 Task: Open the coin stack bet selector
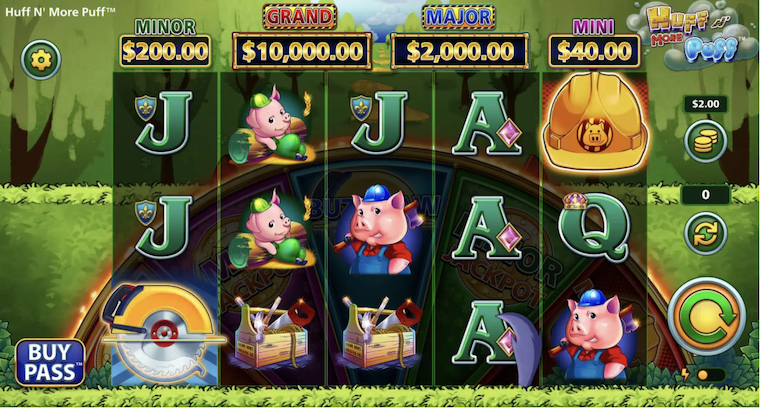coord(705,142)
